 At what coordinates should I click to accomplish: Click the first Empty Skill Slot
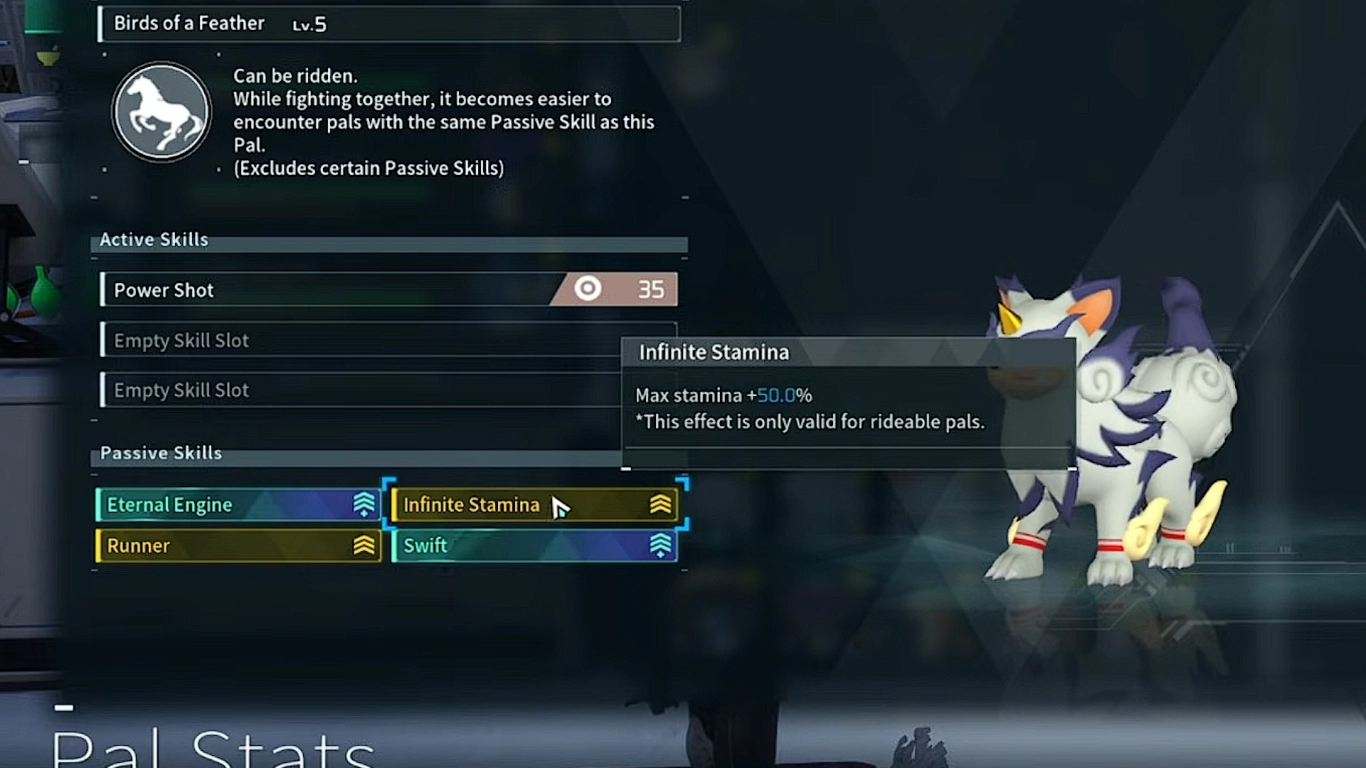point(300,340)
